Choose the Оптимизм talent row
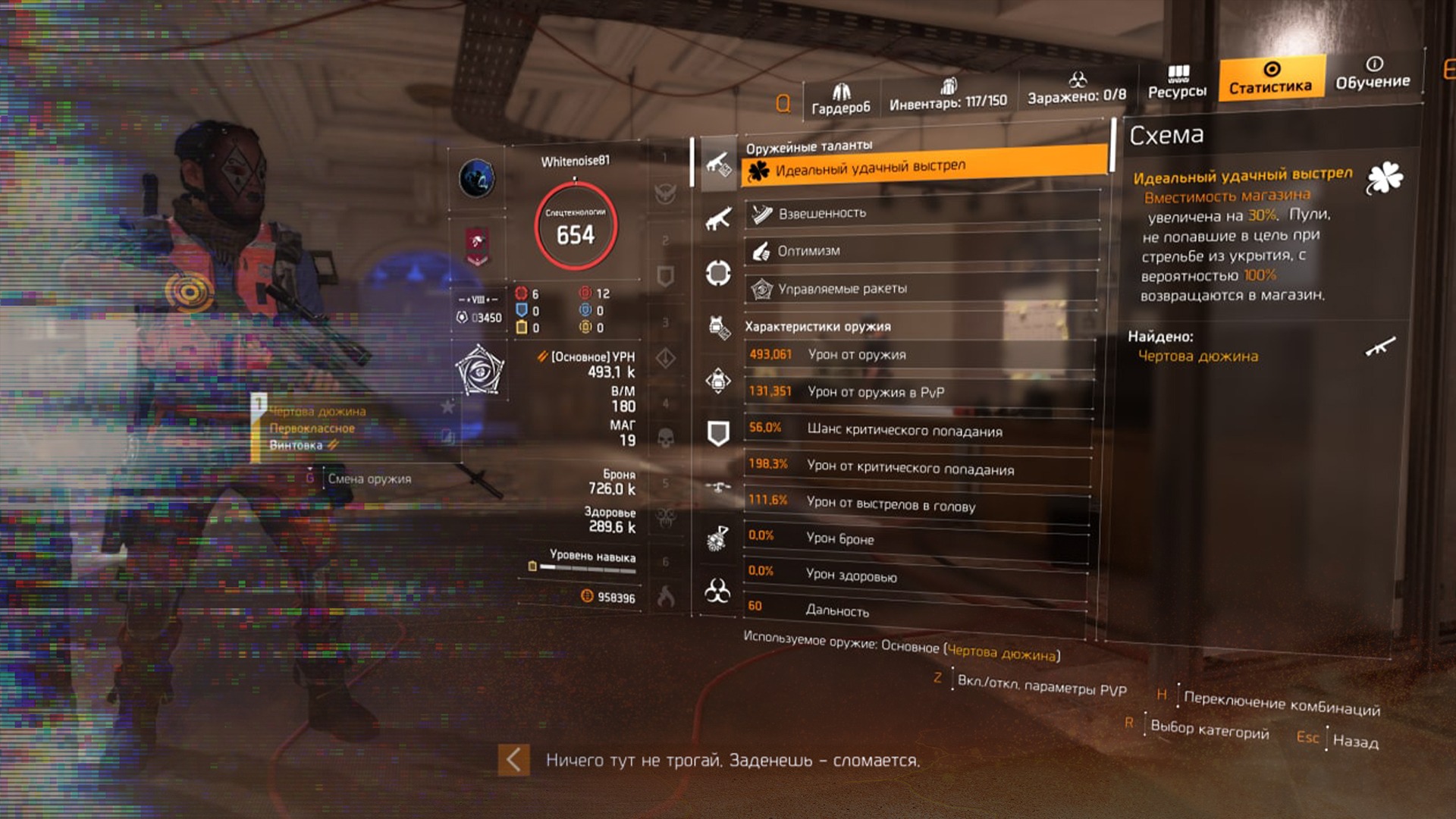The height and width of the screenshot is (819, 1456). tap(921, 251)
